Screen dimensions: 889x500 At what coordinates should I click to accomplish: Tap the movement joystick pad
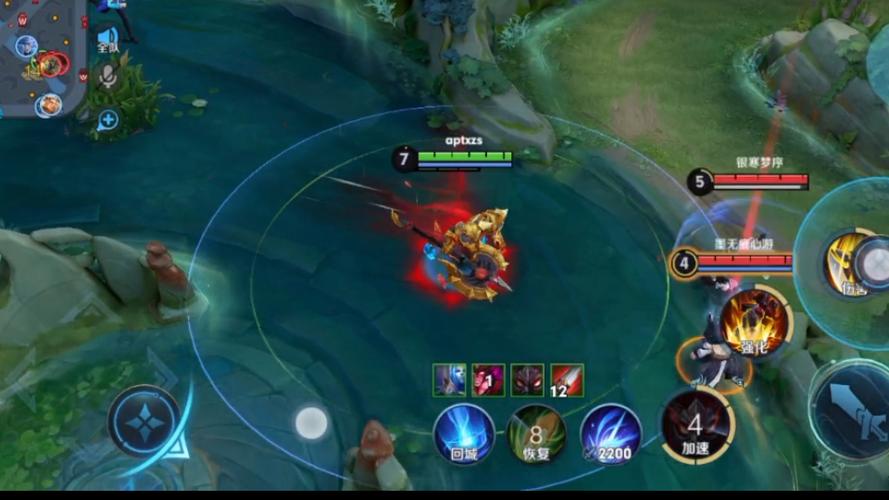coord(144,421)
